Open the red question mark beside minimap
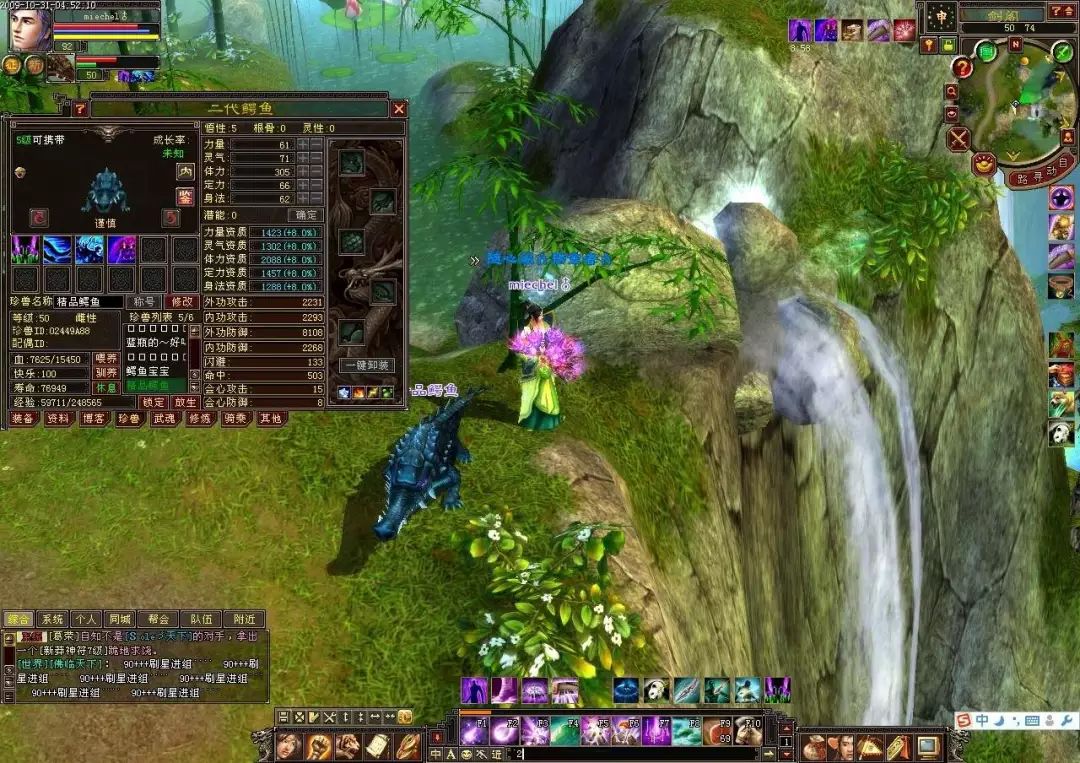 tap(961, 68)
